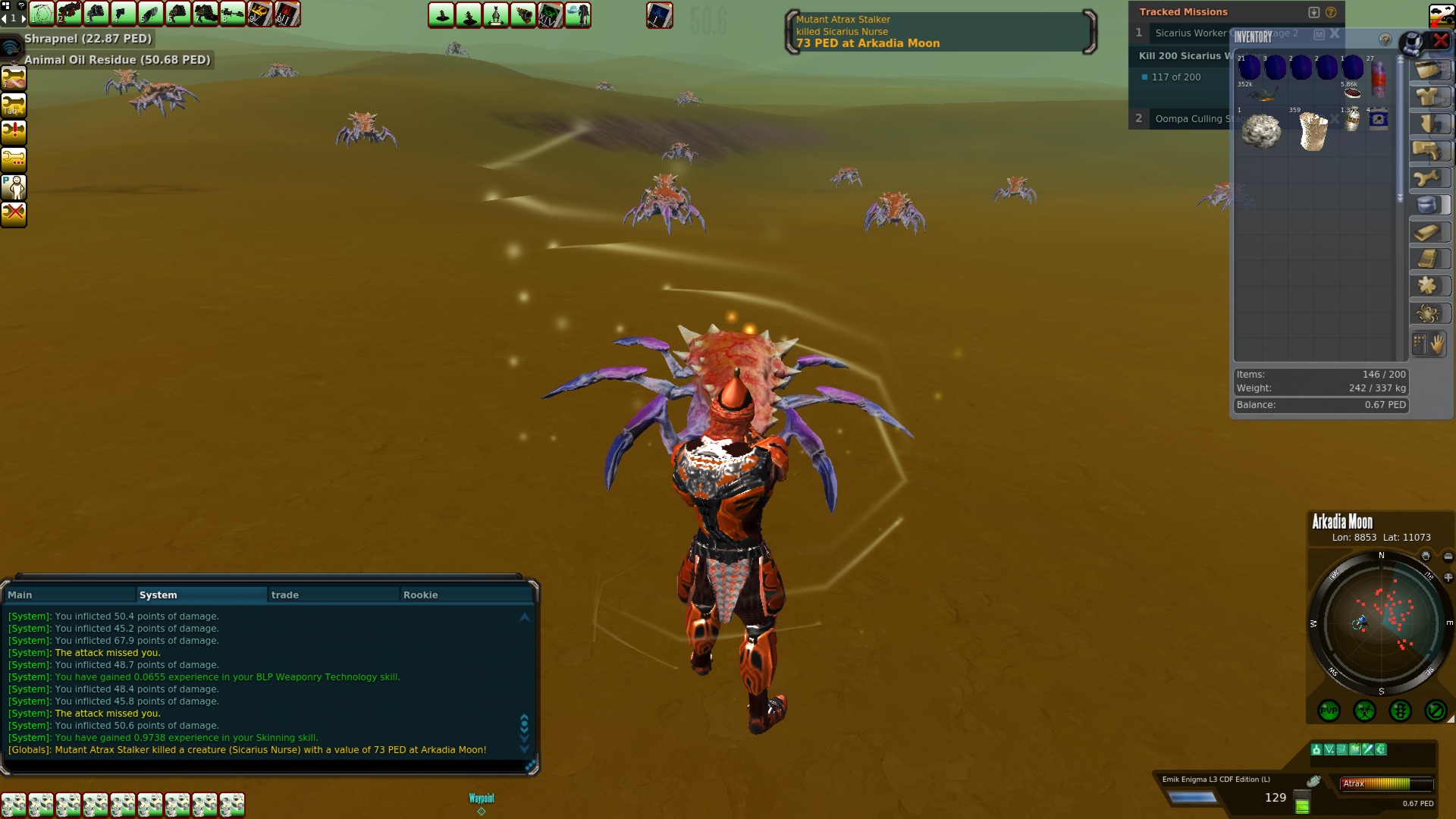Image resolution: width=1456 pixels, height=819 pixels.
Task: Activate hotbar slot 2 weapon
Action: click(69, 14)
